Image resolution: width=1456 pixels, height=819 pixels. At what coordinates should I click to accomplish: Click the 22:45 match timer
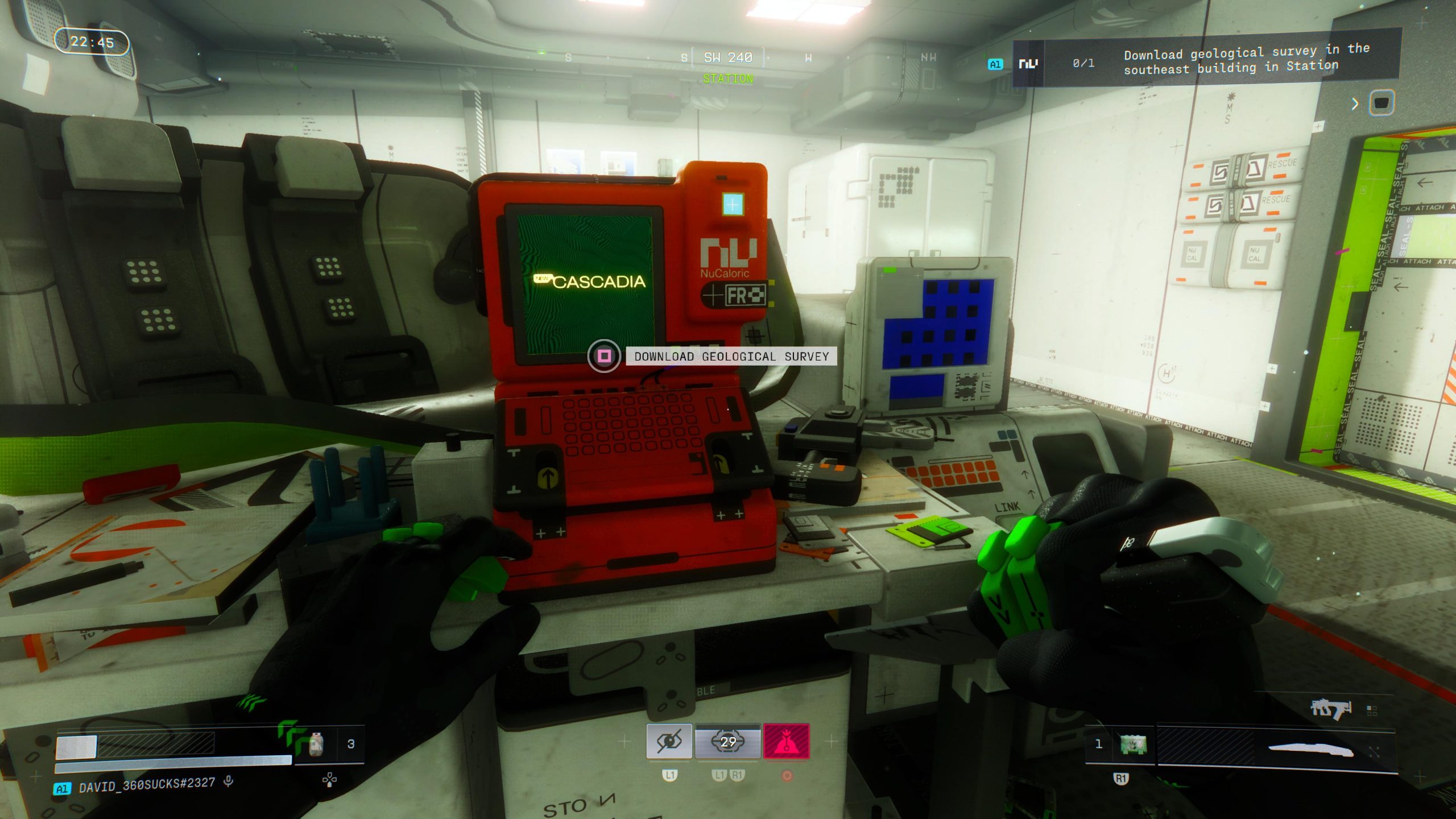(x=93, y=41)
